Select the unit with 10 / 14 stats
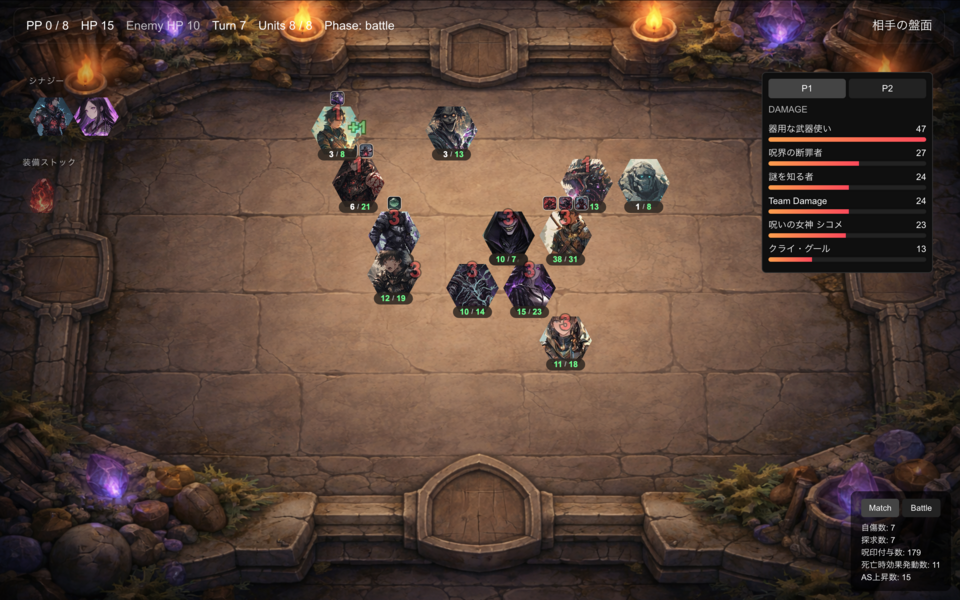Image resolution: width=960 pixels, height=600 pixels. click(472, 286)
